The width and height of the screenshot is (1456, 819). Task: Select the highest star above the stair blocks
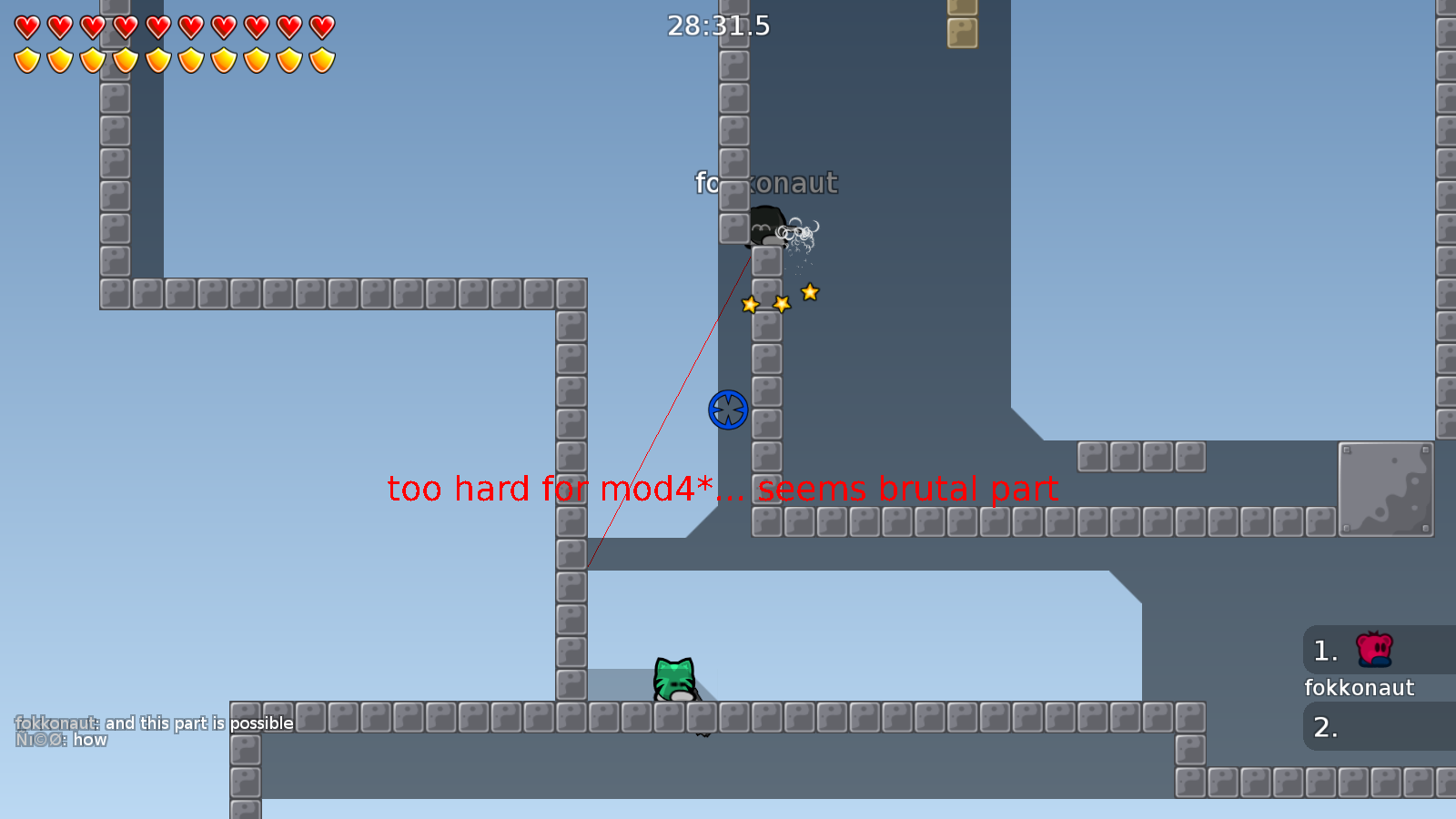click(x=809, y=292)
